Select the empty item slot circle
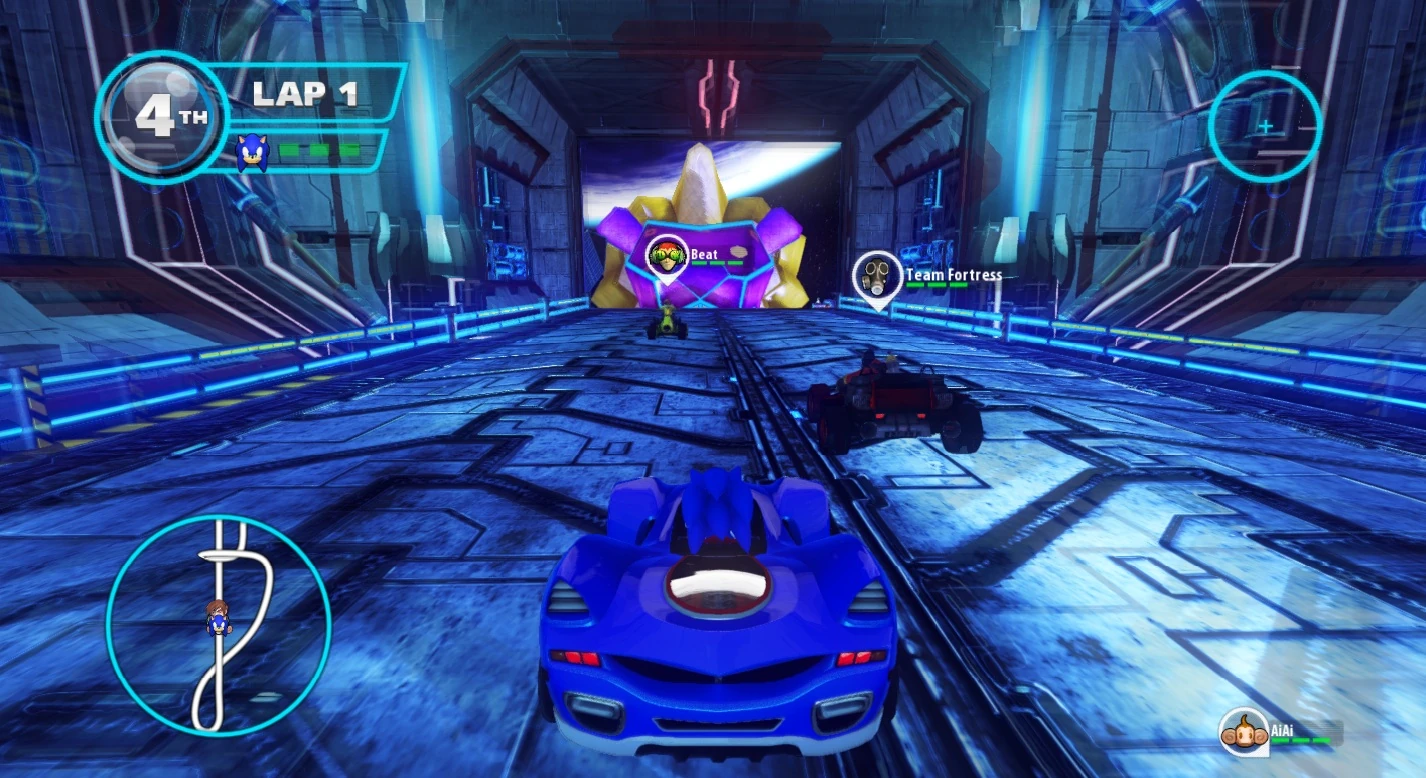The height and width of the screenshot is (778, 1426). (1264, 127)
